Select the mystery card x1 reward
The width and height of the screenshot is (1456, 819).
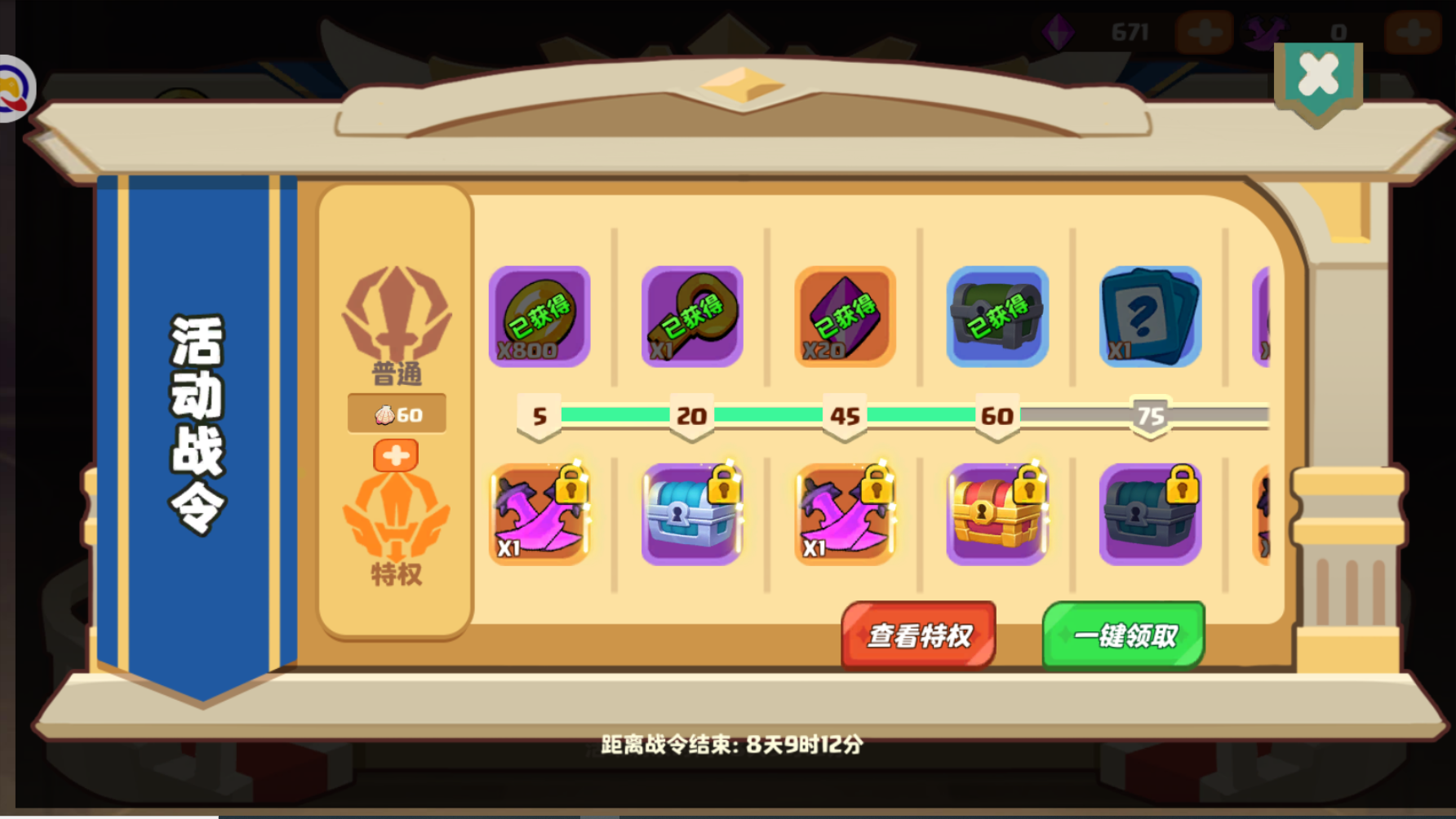pyautogui.click(x=1151, y=318)
